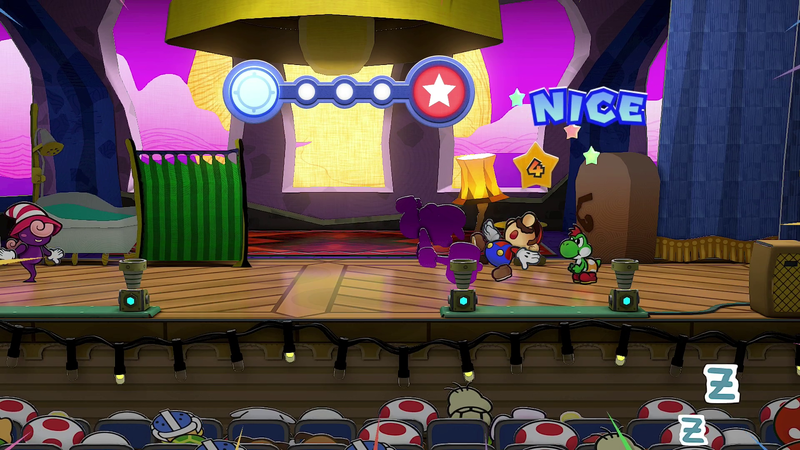
Task: Select the large blue circle on the action gauge
Action: pyautogui.click(x=253, y=92)
